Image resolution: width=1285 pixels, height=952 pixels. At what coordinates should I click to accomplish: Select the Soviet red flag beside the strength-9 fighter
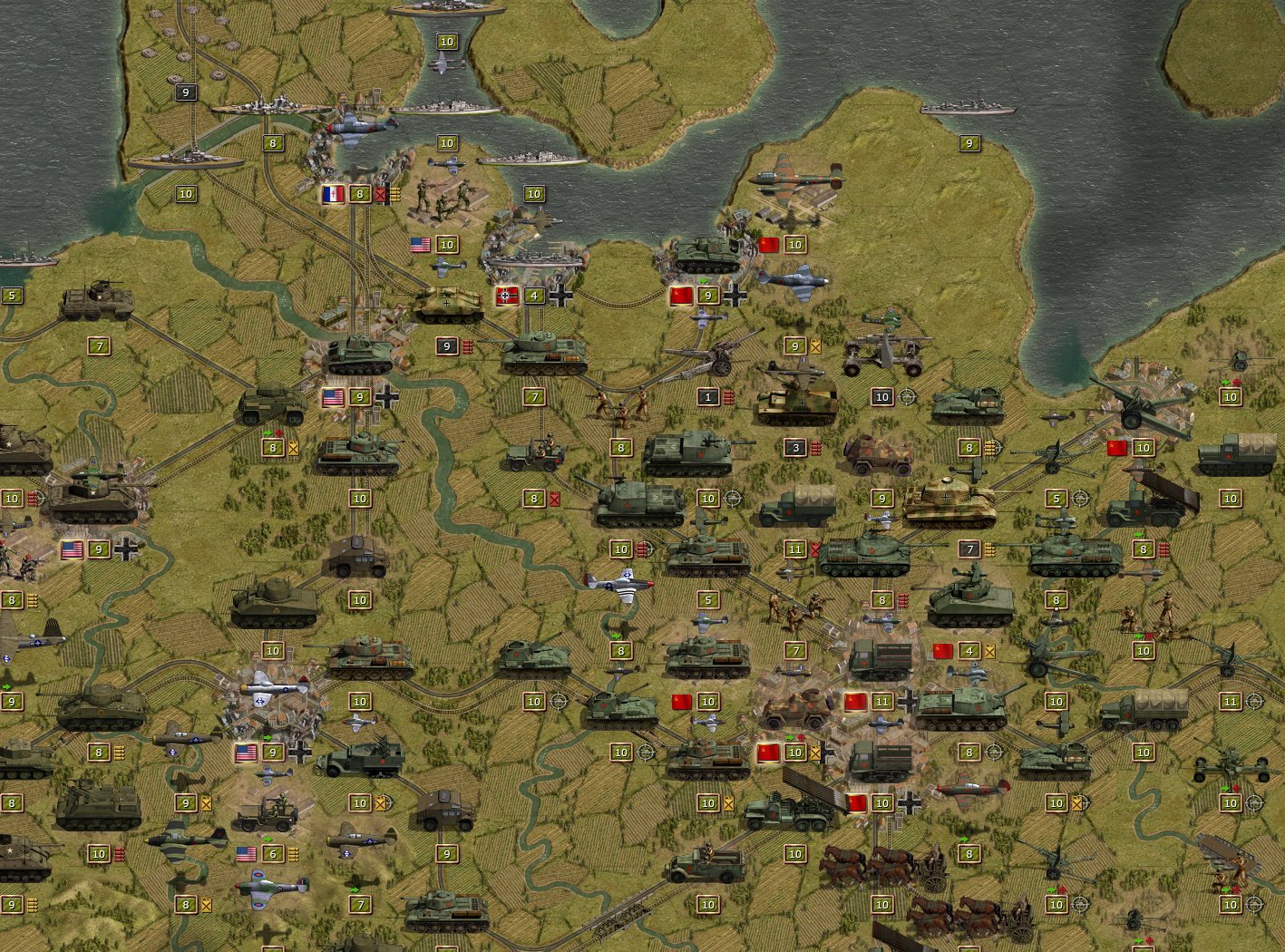coord(681,296)
